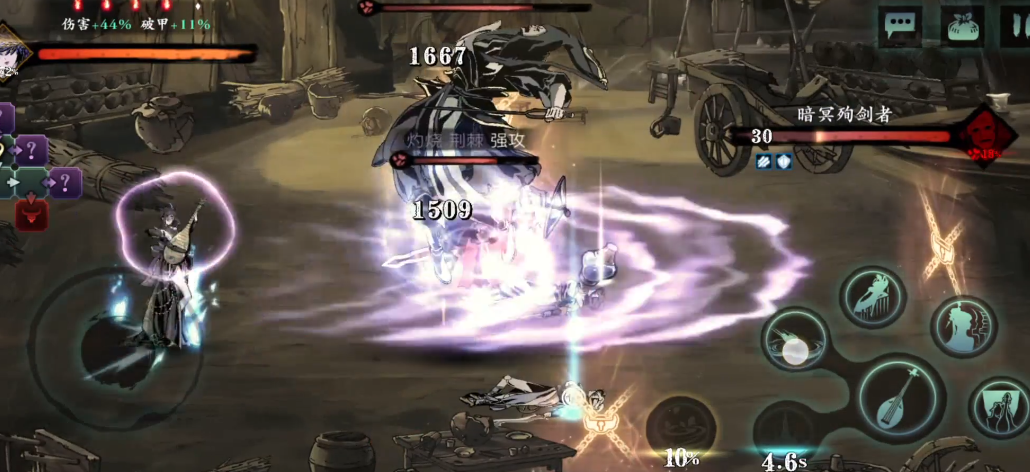Image resolution: width=1030 pixels, height=472 pixels.
Task: Open the chat speech bubble
Action: click(900, 26)
